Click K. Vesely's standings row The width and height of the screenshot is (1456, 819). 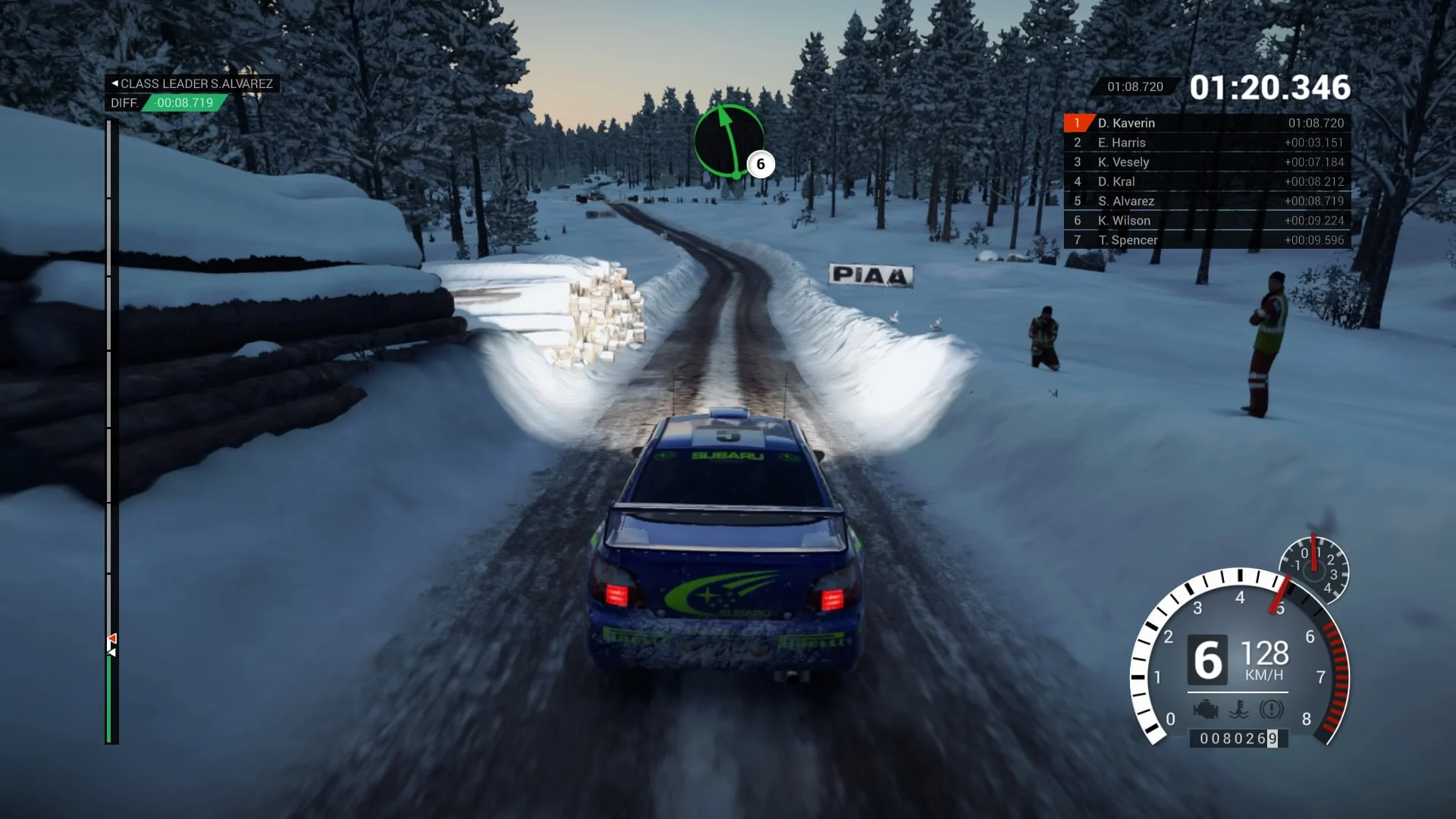(1207, 162)
